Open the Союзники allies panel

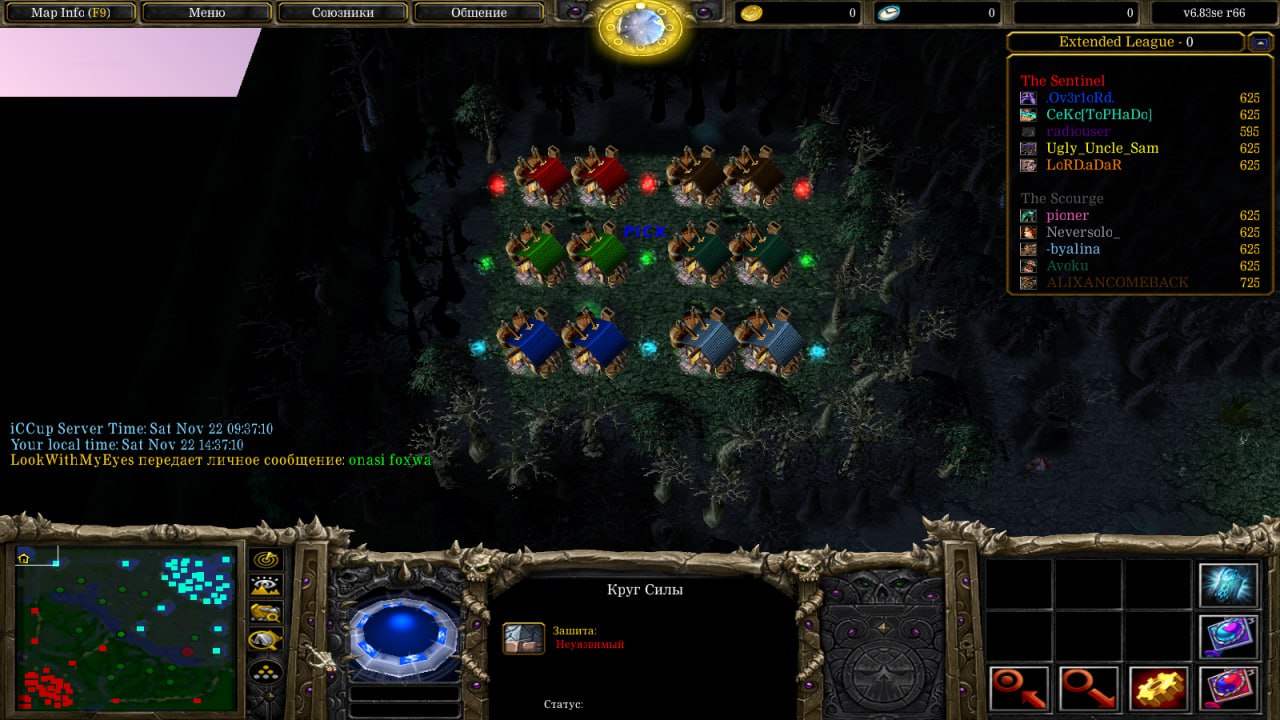[342, 13]
